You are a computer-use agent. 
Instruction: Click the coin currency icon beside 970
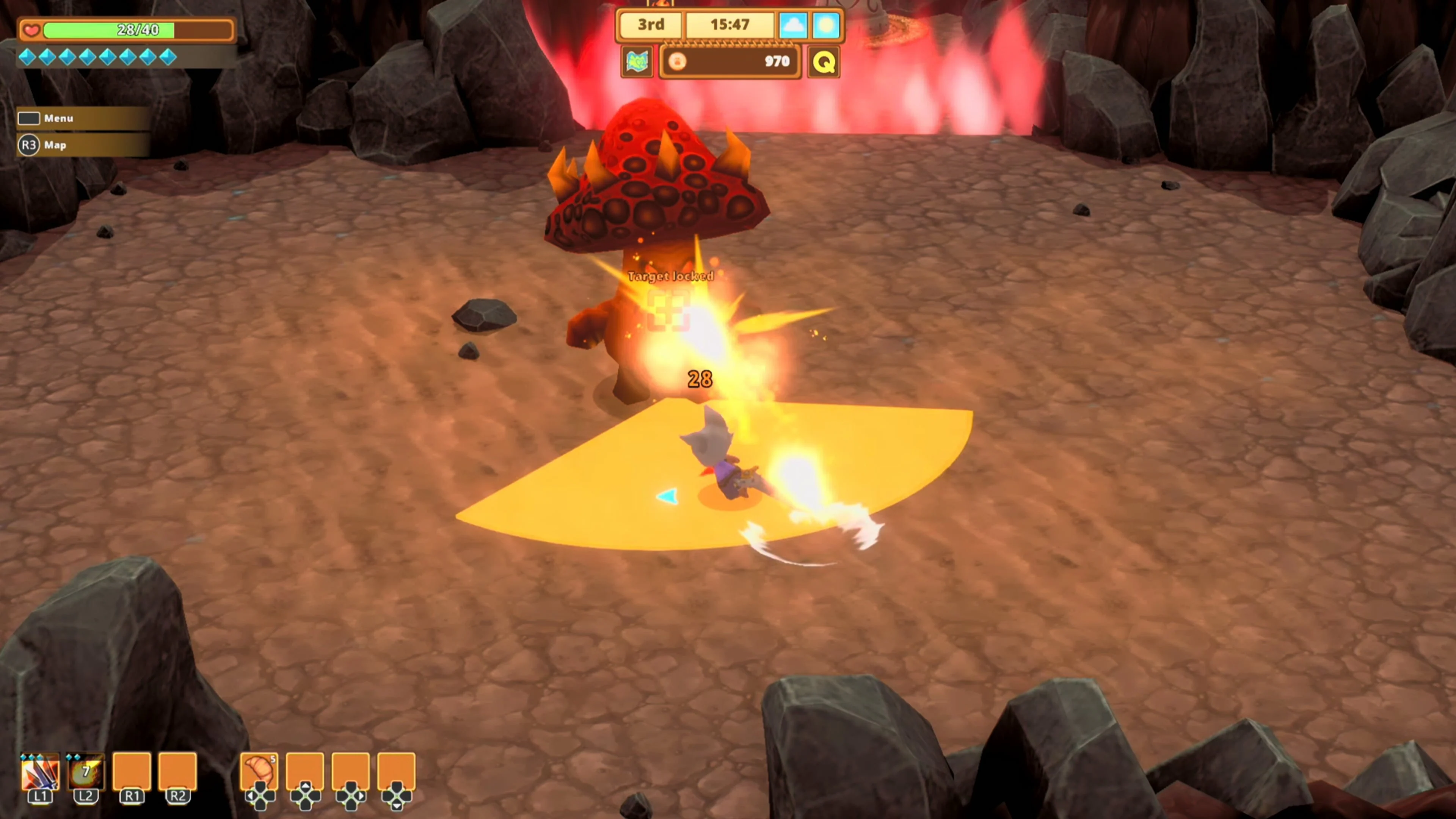click(678, 61)
